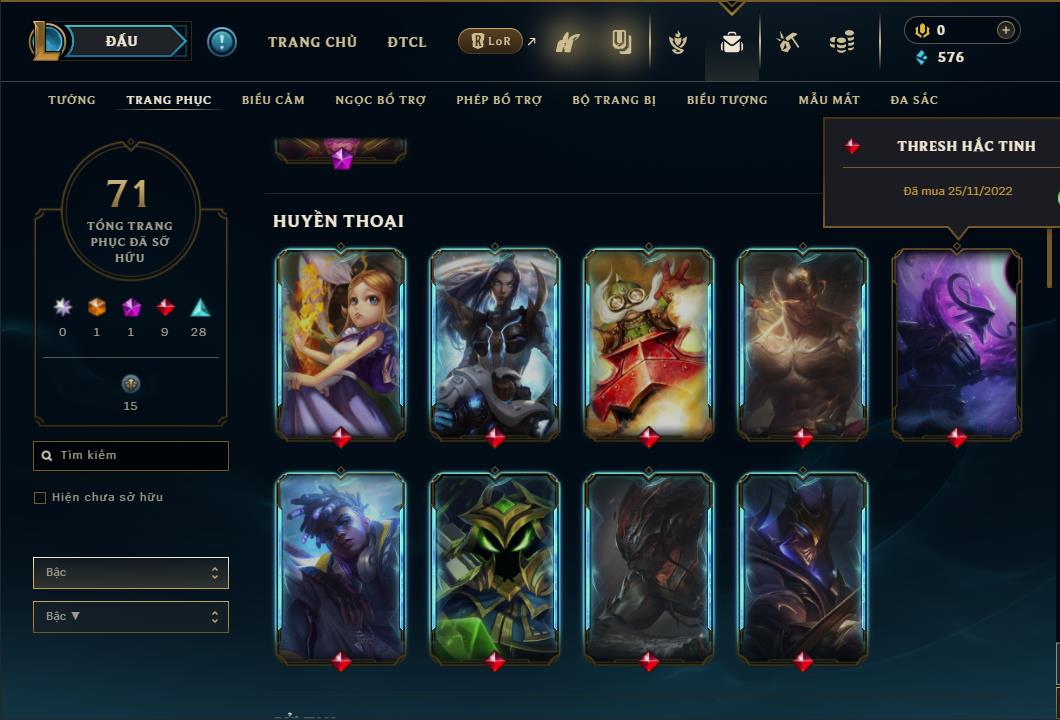The width and height of the screenshot is (1060, 720).
Task: Go to the ĐTCL mode page
Action: (407, 42)
